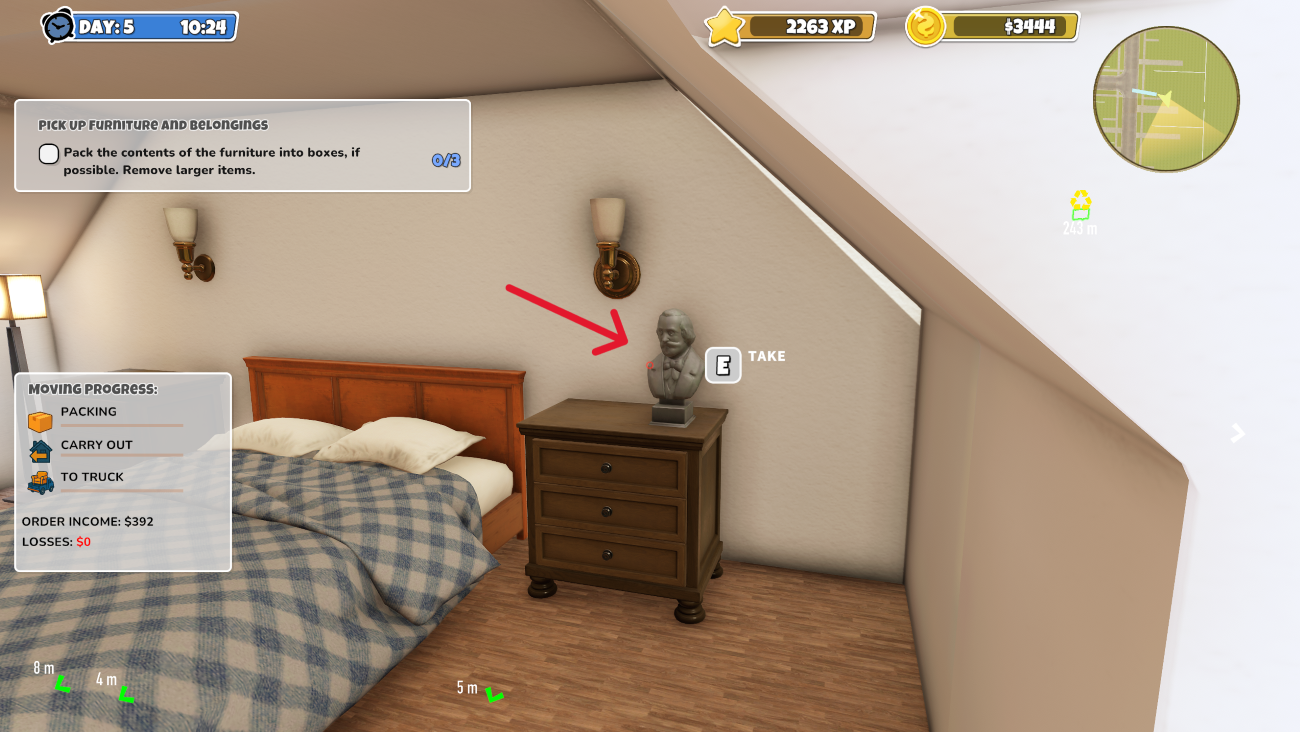The height and width of the screenshot is (732, 1300).
Task: Click the circular minimap
Action: point(1166,99)
